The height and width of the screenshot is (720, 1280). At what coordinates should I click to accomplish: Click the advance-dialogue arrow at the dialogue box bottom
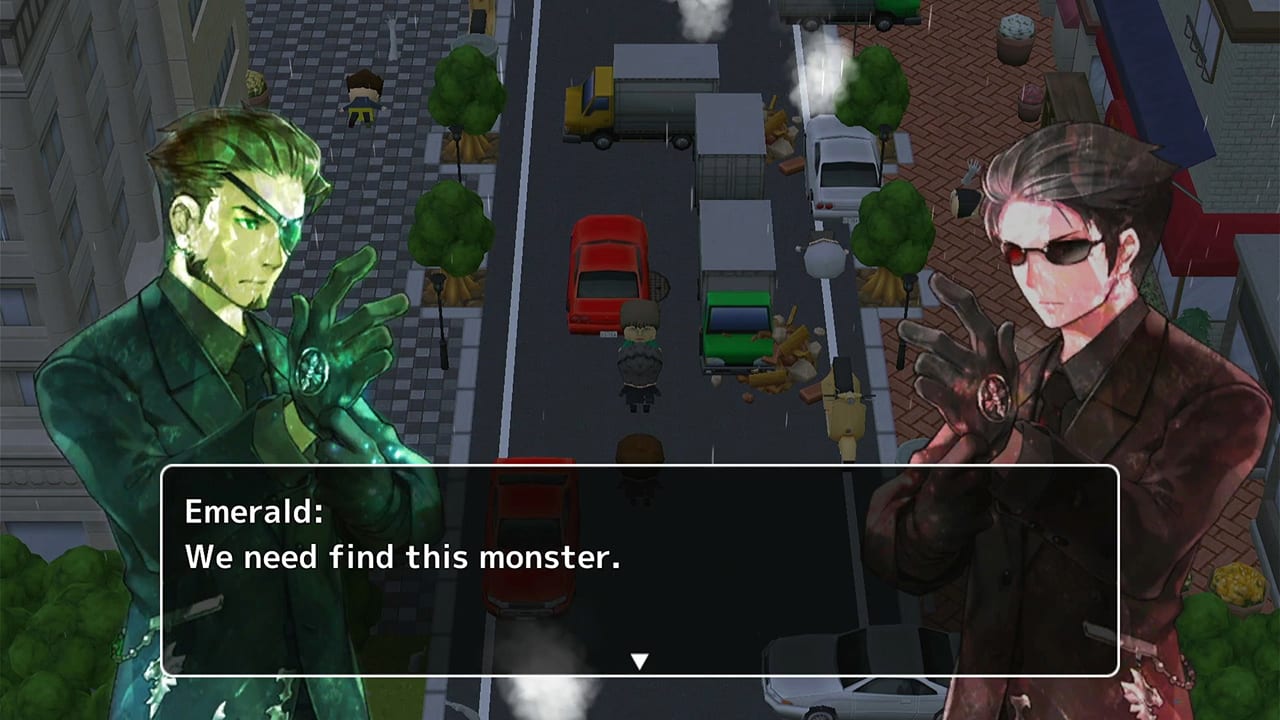tap(638, 660)
